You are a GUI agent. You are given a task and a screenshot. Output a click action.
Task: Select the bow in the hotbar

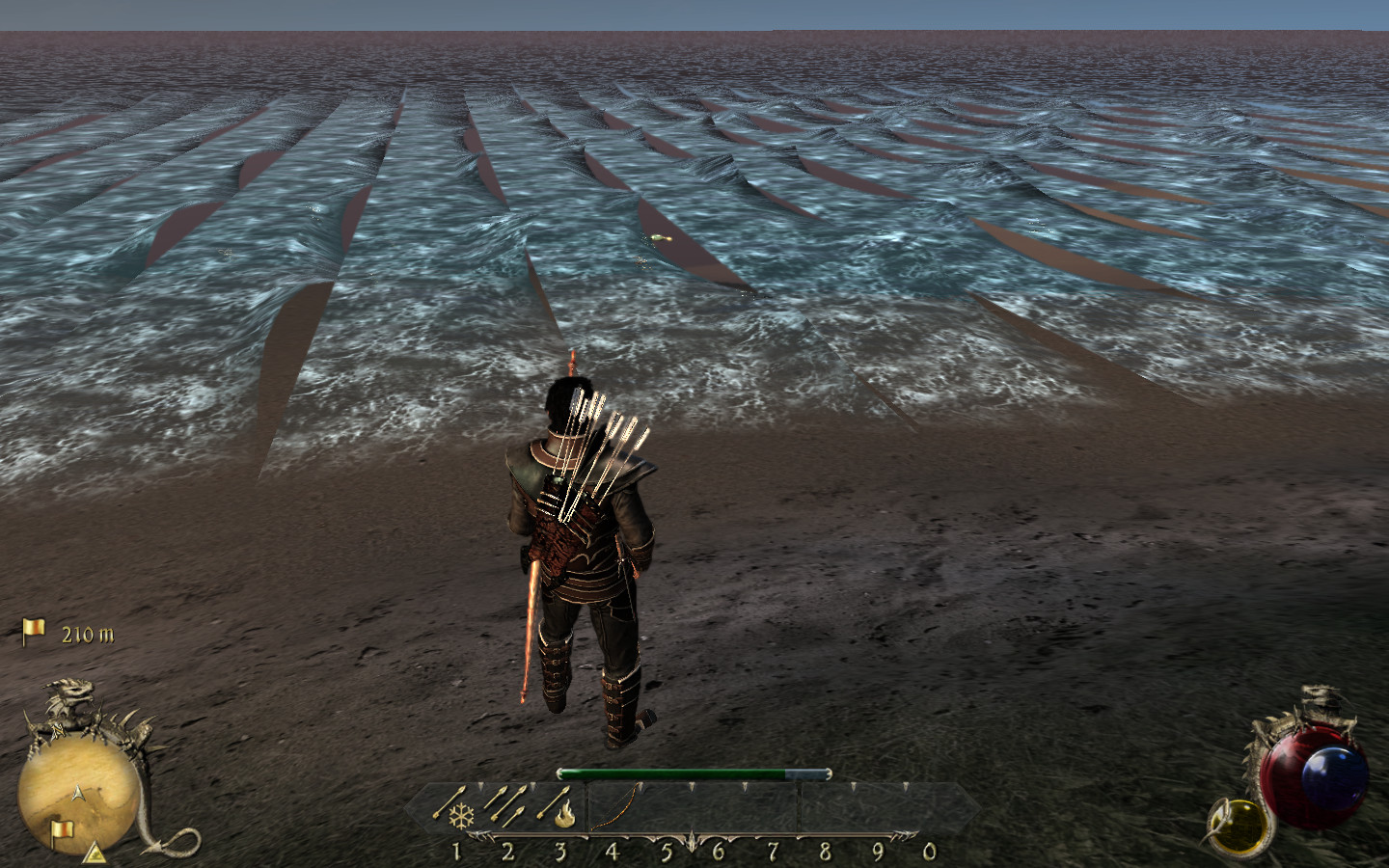coord(614,806)
